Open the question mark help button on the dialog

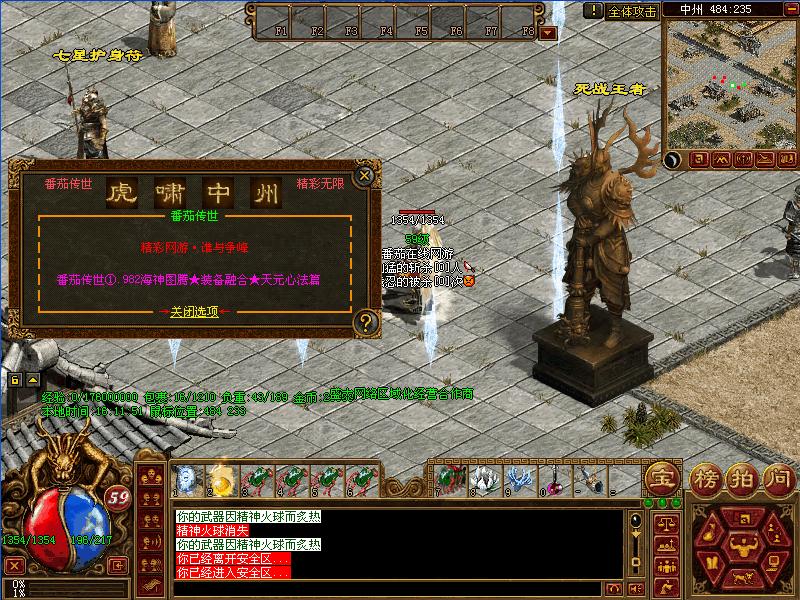[x=366, y=322]
